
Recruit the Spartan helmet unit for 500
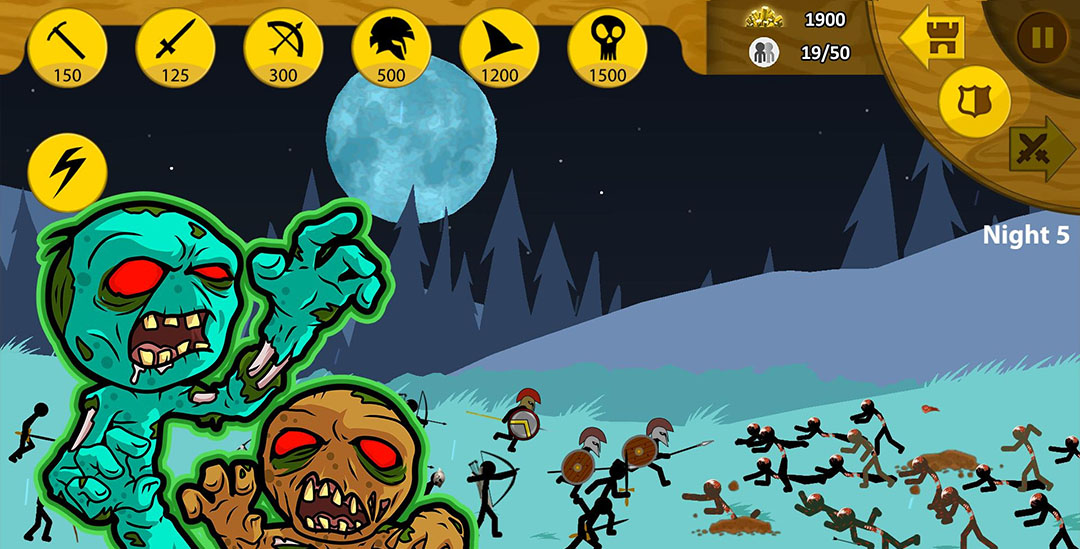click(391, 47)
